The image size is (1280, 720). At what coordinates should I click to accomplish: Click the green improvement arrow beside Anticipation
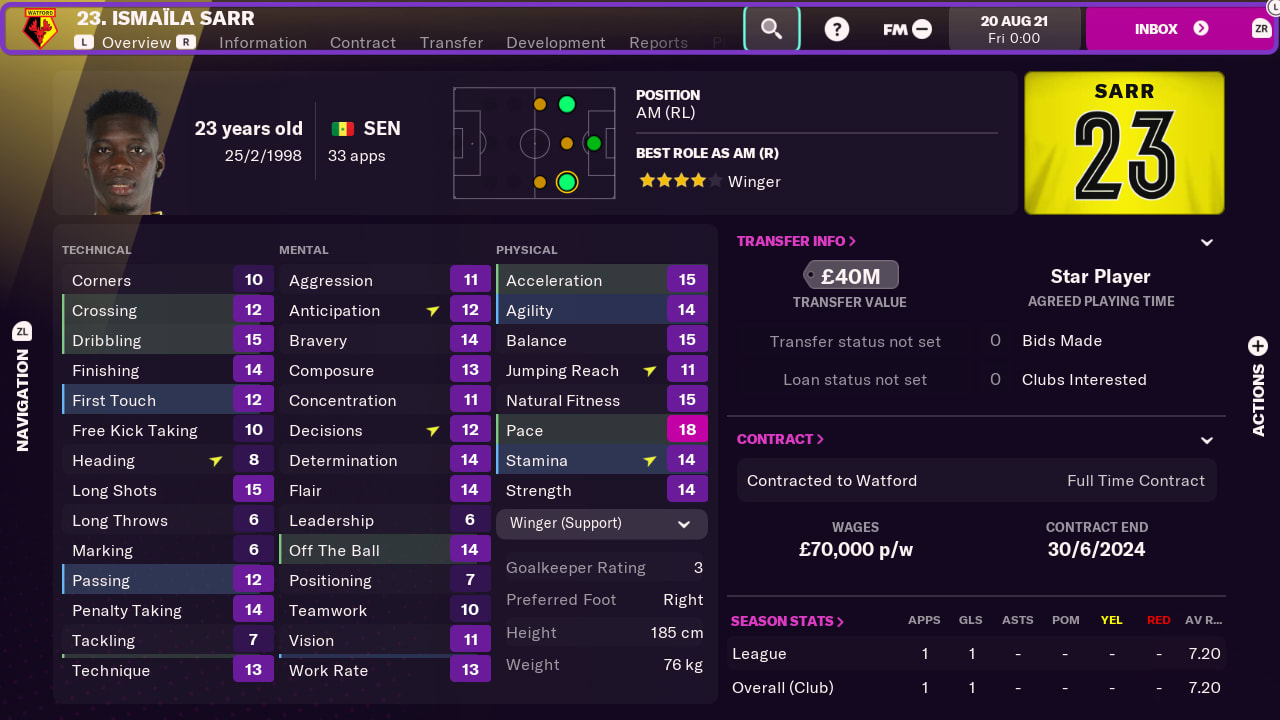pos(432,310)
